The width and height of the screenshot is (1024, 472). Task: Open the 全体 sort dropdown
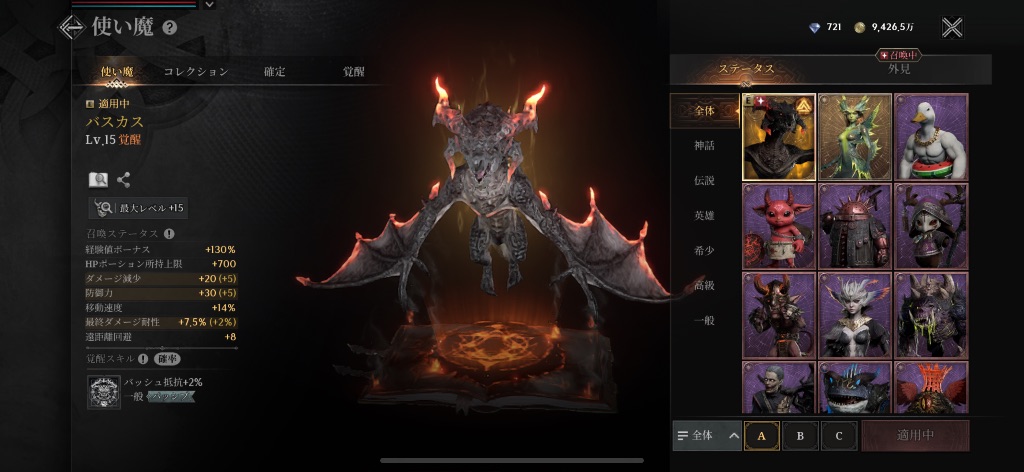click(x=707, y=436)
